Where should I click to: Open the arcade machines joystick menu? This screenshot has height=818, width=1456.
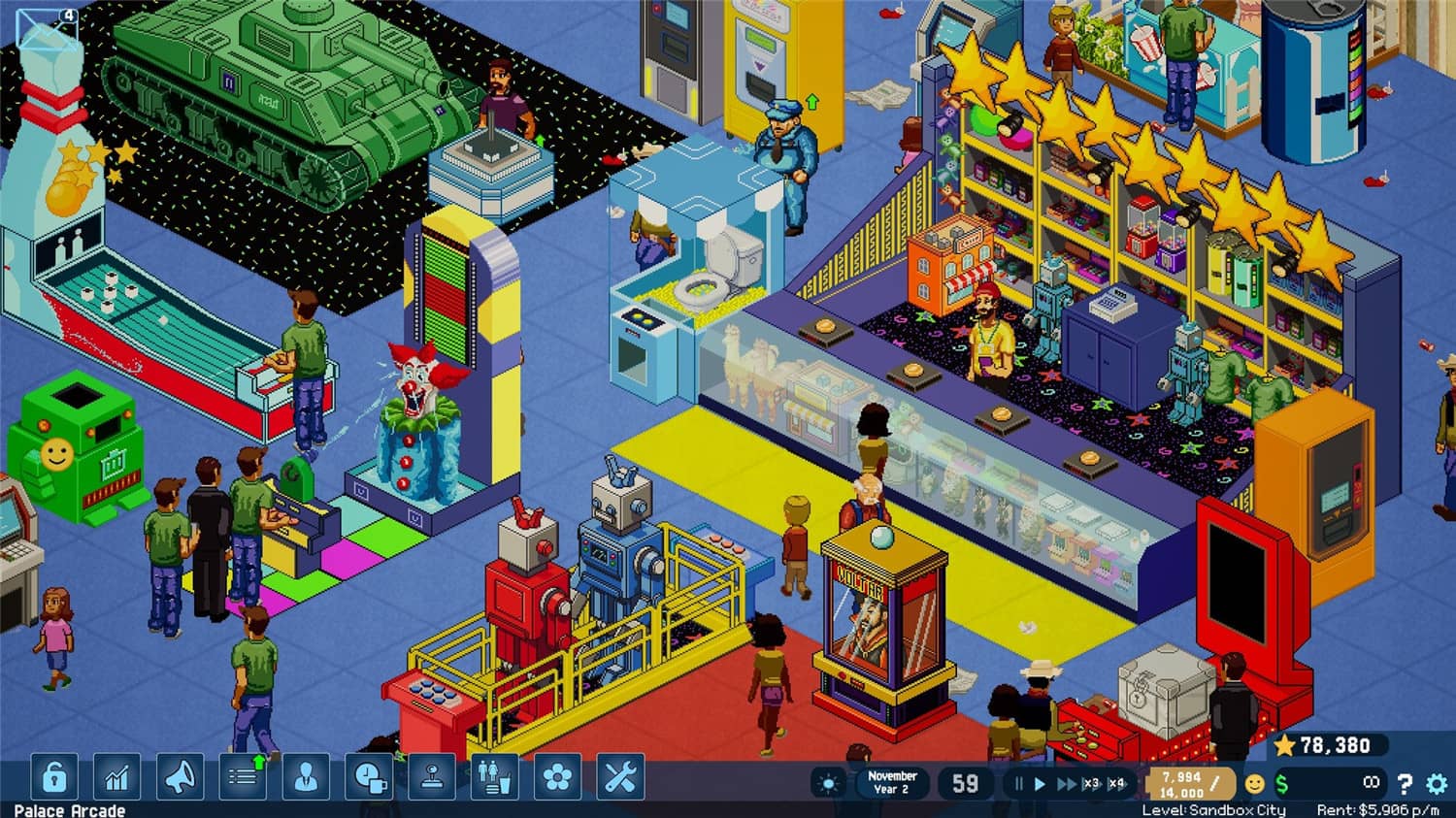click(x=433, y=777)
